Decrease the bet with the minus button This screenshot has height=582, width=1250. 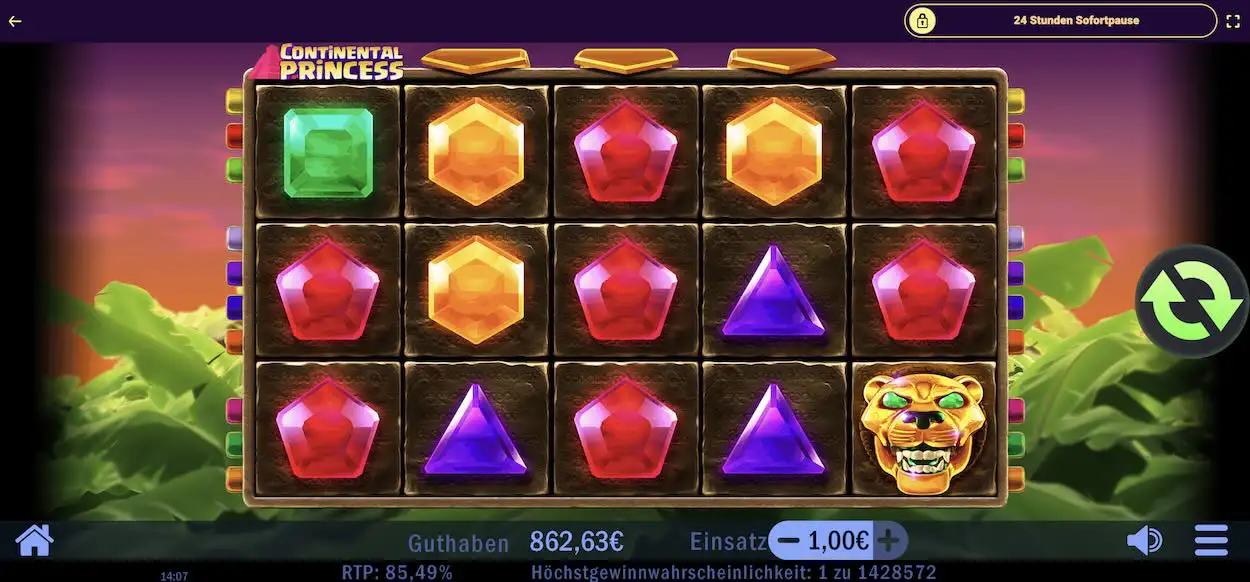[789, 541]
